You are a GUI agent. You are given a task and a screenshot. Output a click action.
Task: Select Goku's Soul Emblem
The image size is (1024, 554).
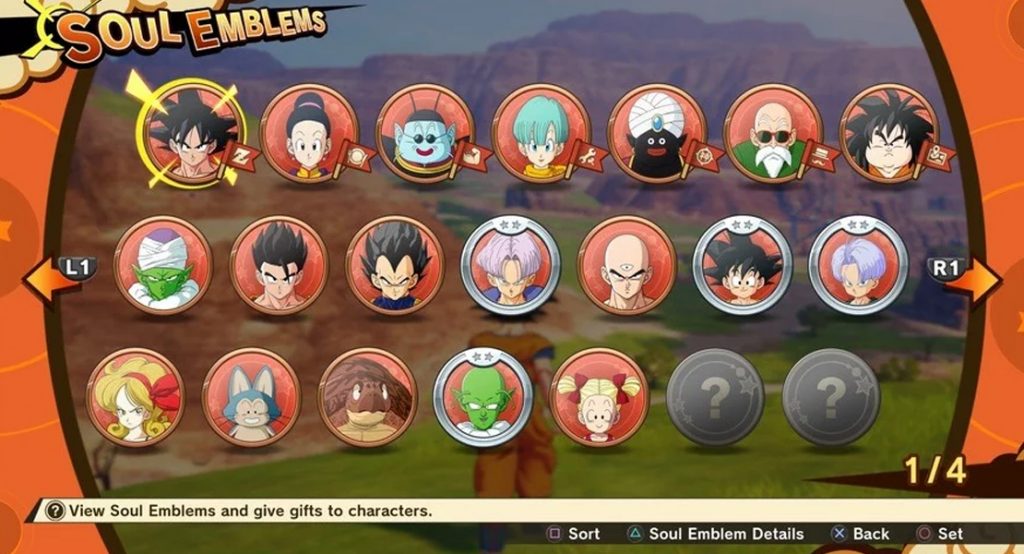tap(189, 134)
